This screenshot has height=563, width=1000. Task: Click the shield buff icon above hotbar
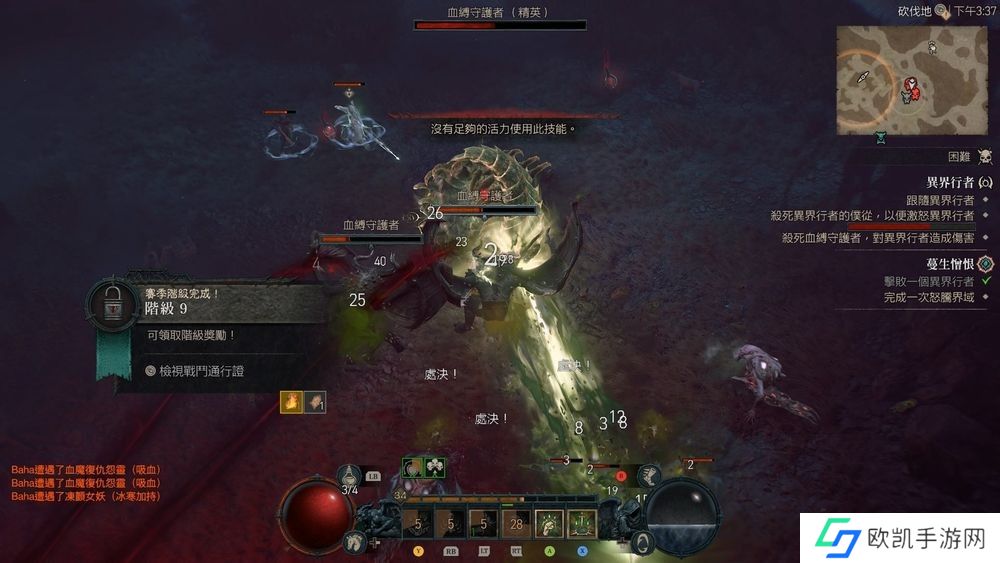pyautogui.click(x=412, y=467)
